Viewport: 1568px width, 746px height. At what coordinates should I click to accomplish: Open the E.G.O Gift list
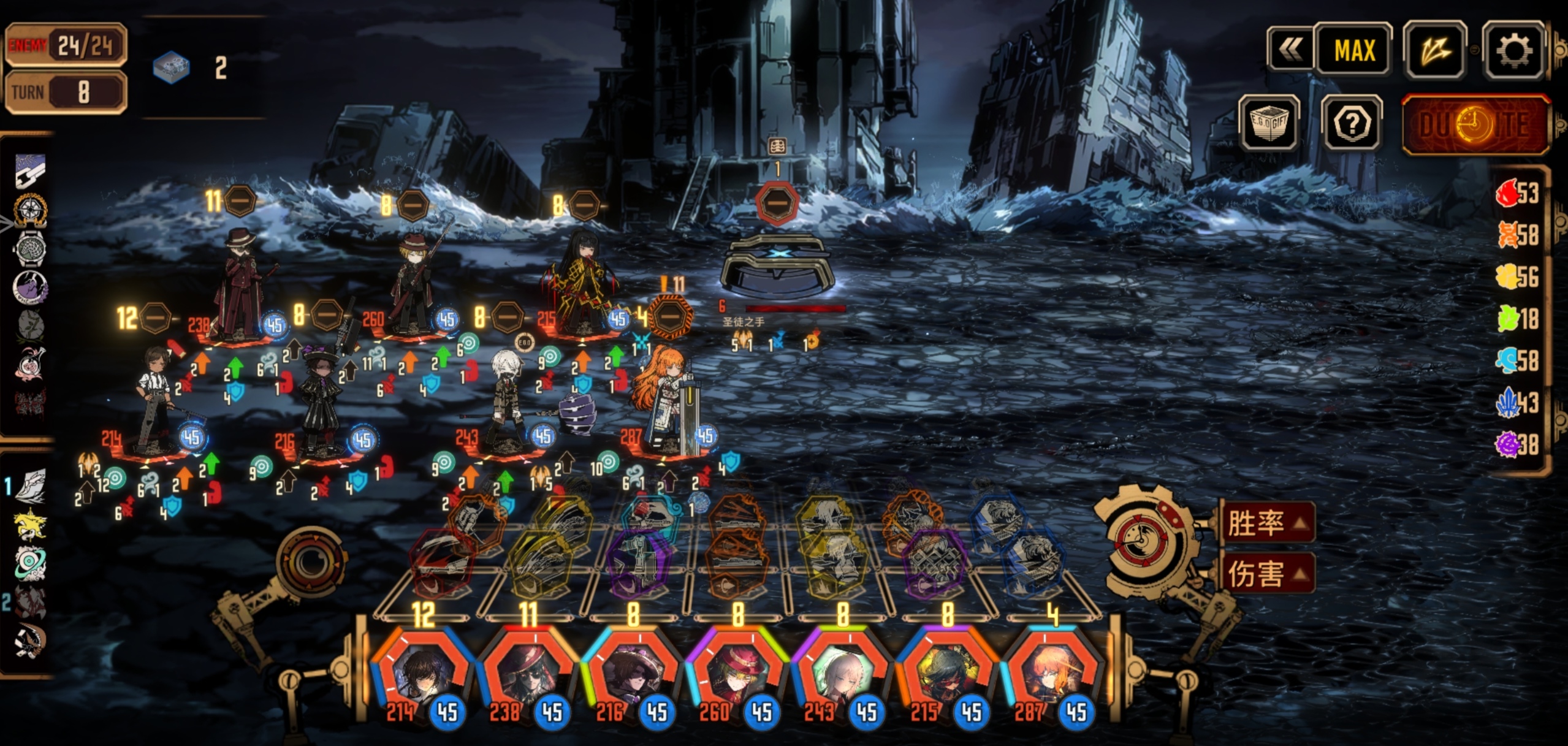tap(1269, 123)
